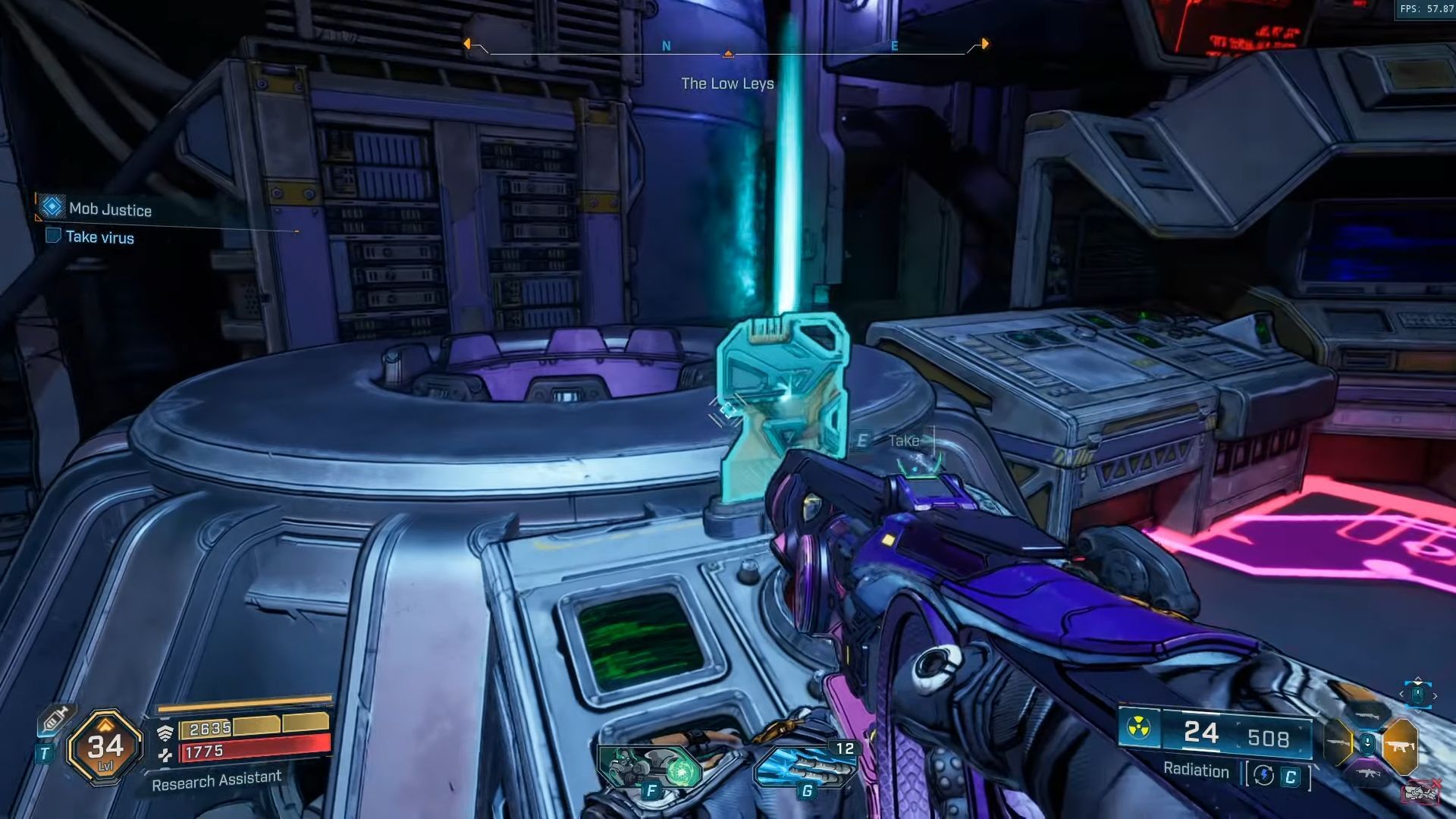Click the Take virus objective entry
1456x819 pixels.
pyautogui.click(x=99, y=237)
